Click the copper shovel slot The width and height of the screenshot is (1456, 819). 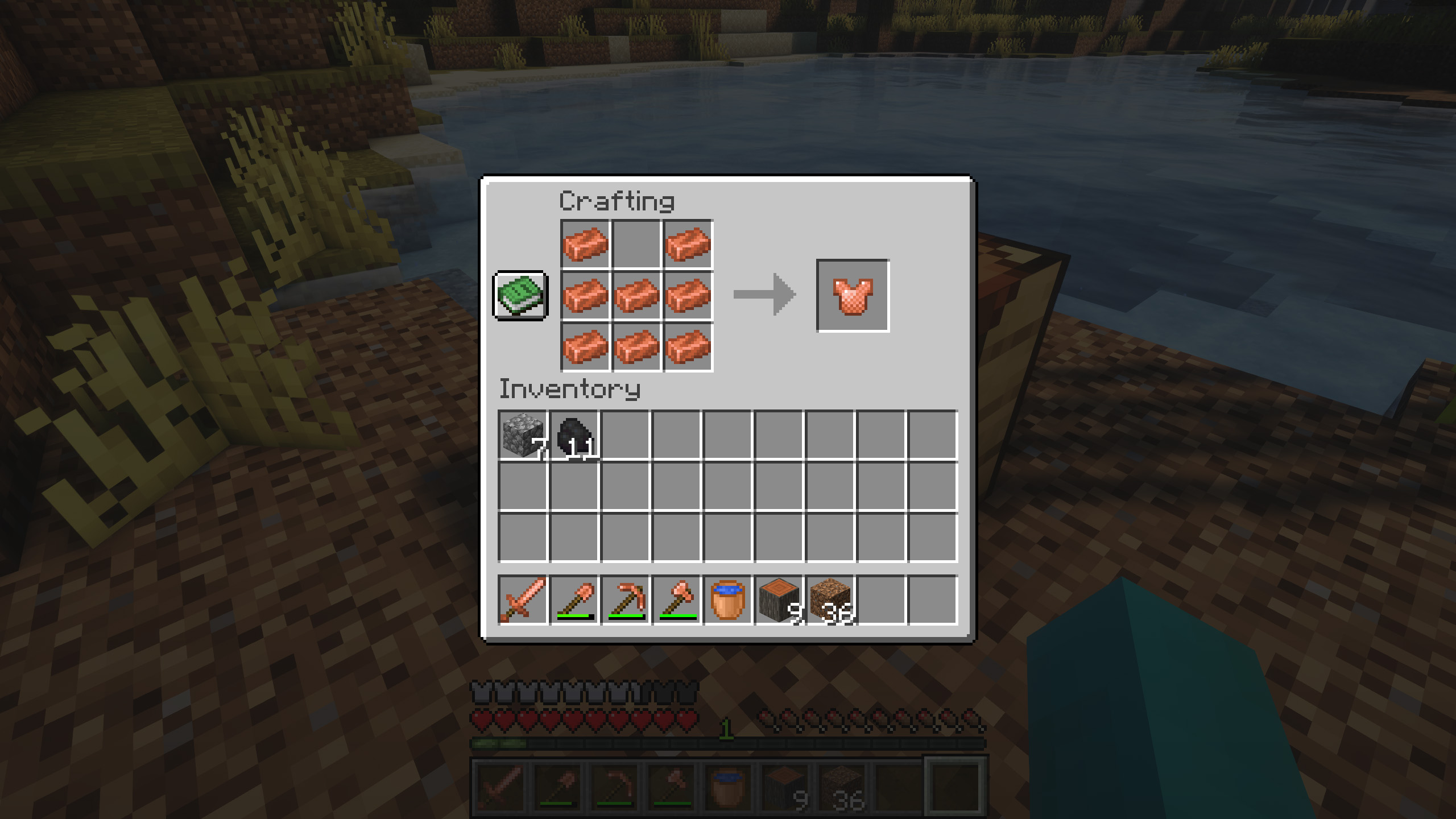(x=574, y=600)
